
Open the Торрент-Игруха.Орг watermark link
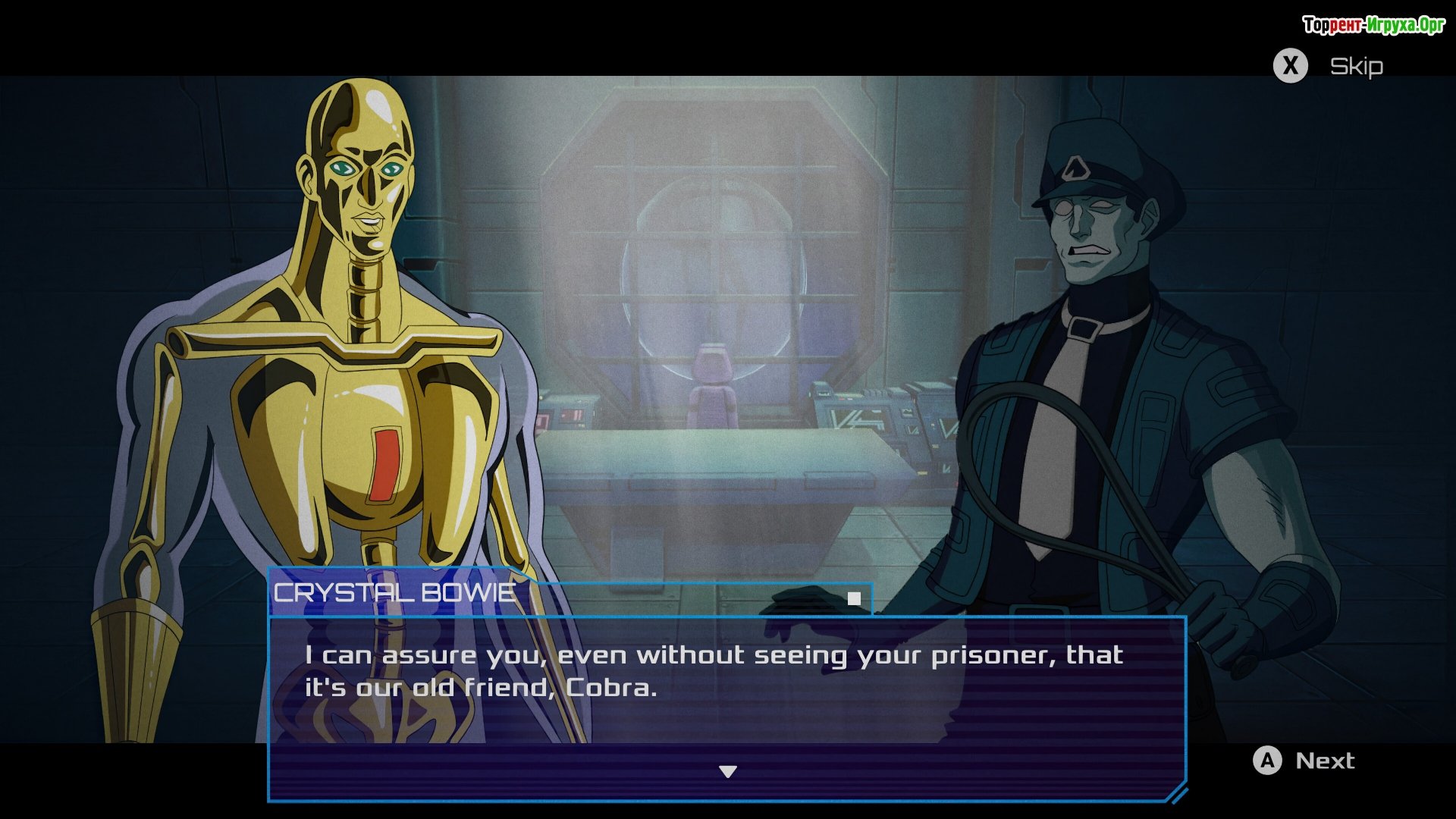click(x=1373, y=25)
